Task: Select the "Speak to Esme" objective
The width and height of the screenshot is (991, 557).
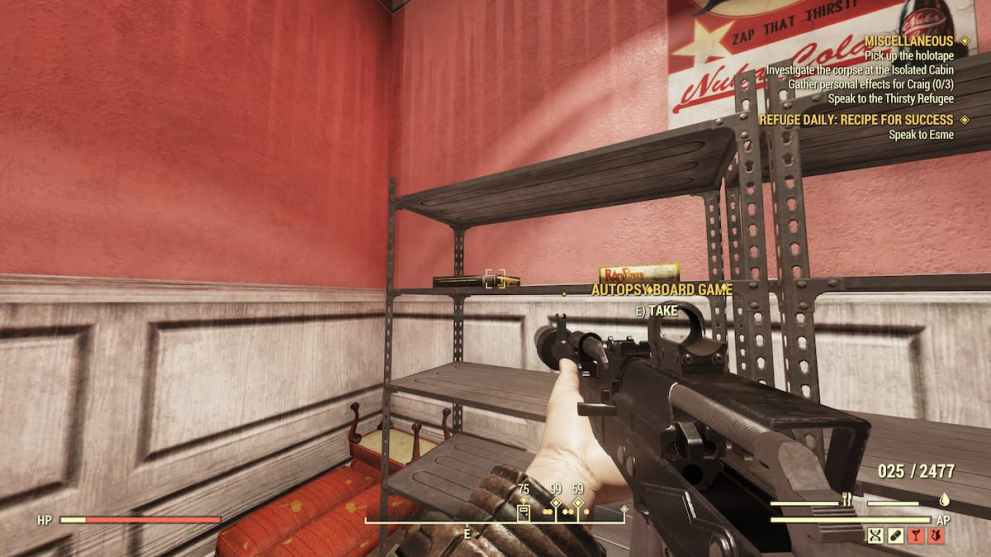Action: tap(921, 135)
